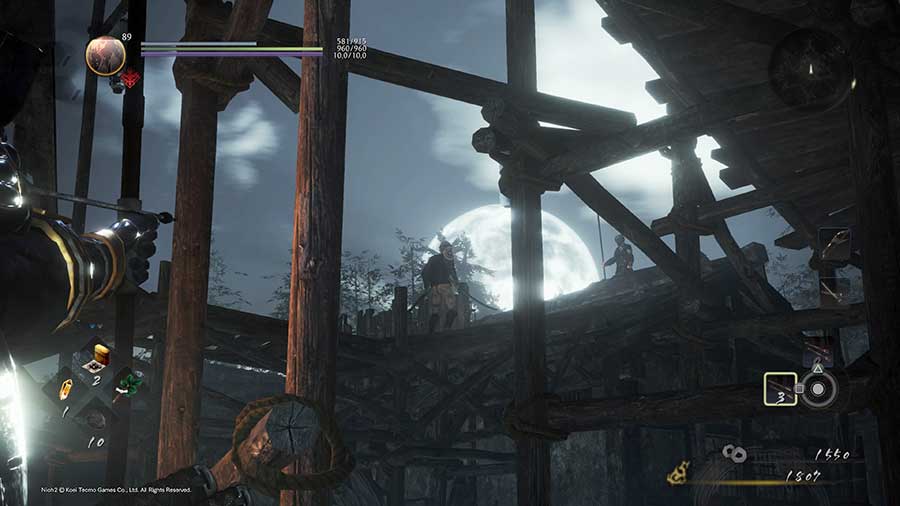
Task: Use the golden elixir jar item
Action: coord(101,355)
